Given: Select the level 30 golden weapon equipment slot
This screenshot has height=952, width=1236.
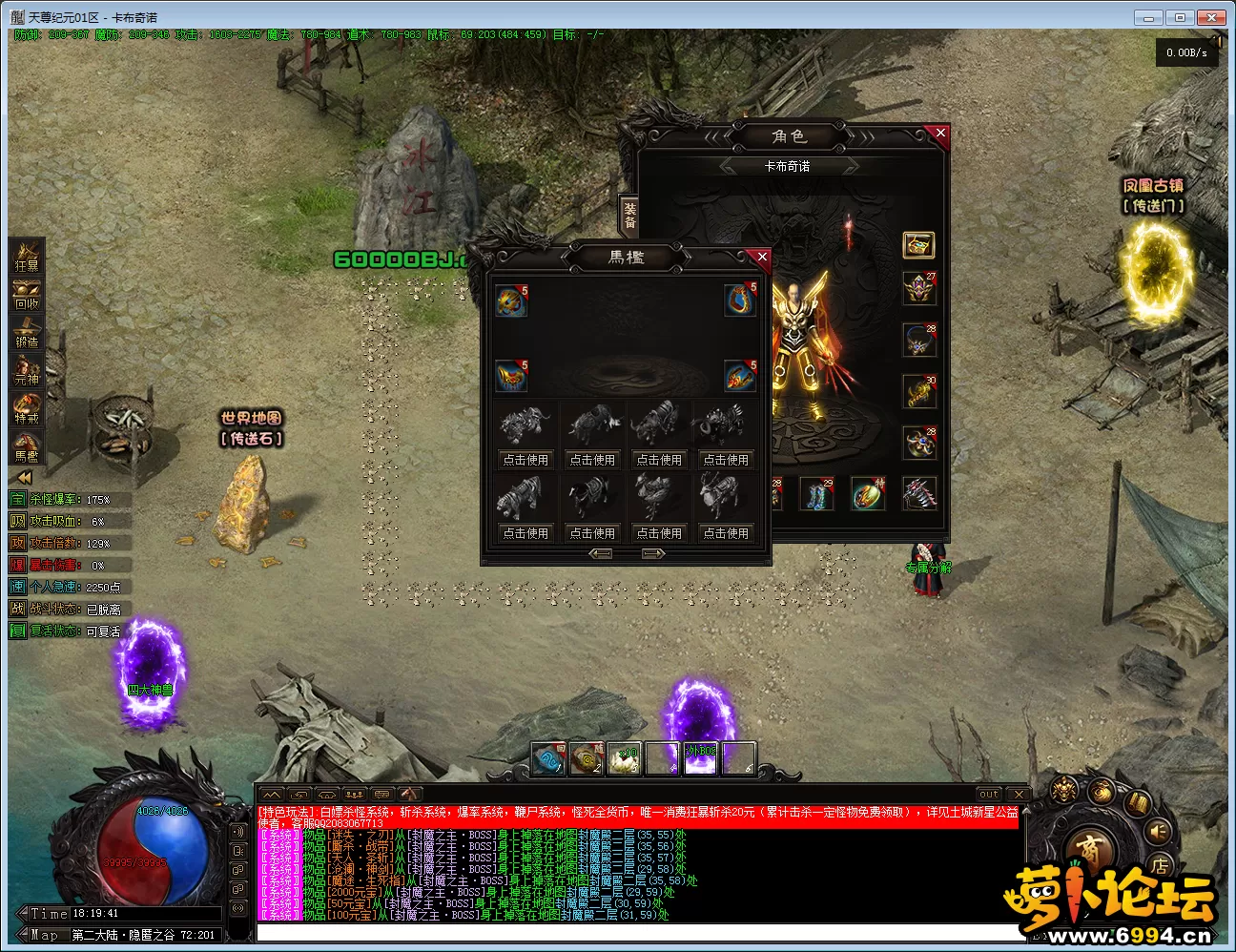Looking at the screenshot, I should [x=919, y=392].
